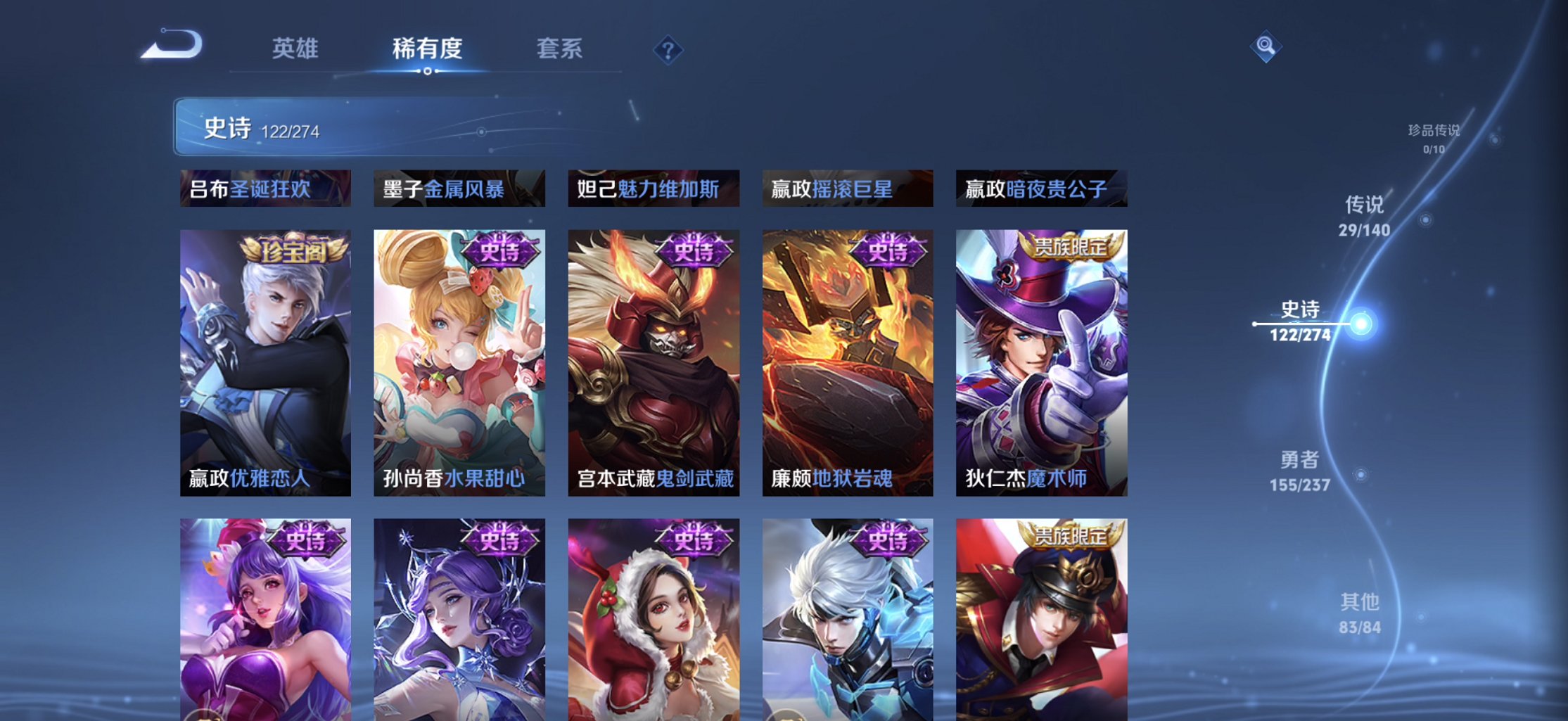Switch to the 套系 tab

(559, 49)
